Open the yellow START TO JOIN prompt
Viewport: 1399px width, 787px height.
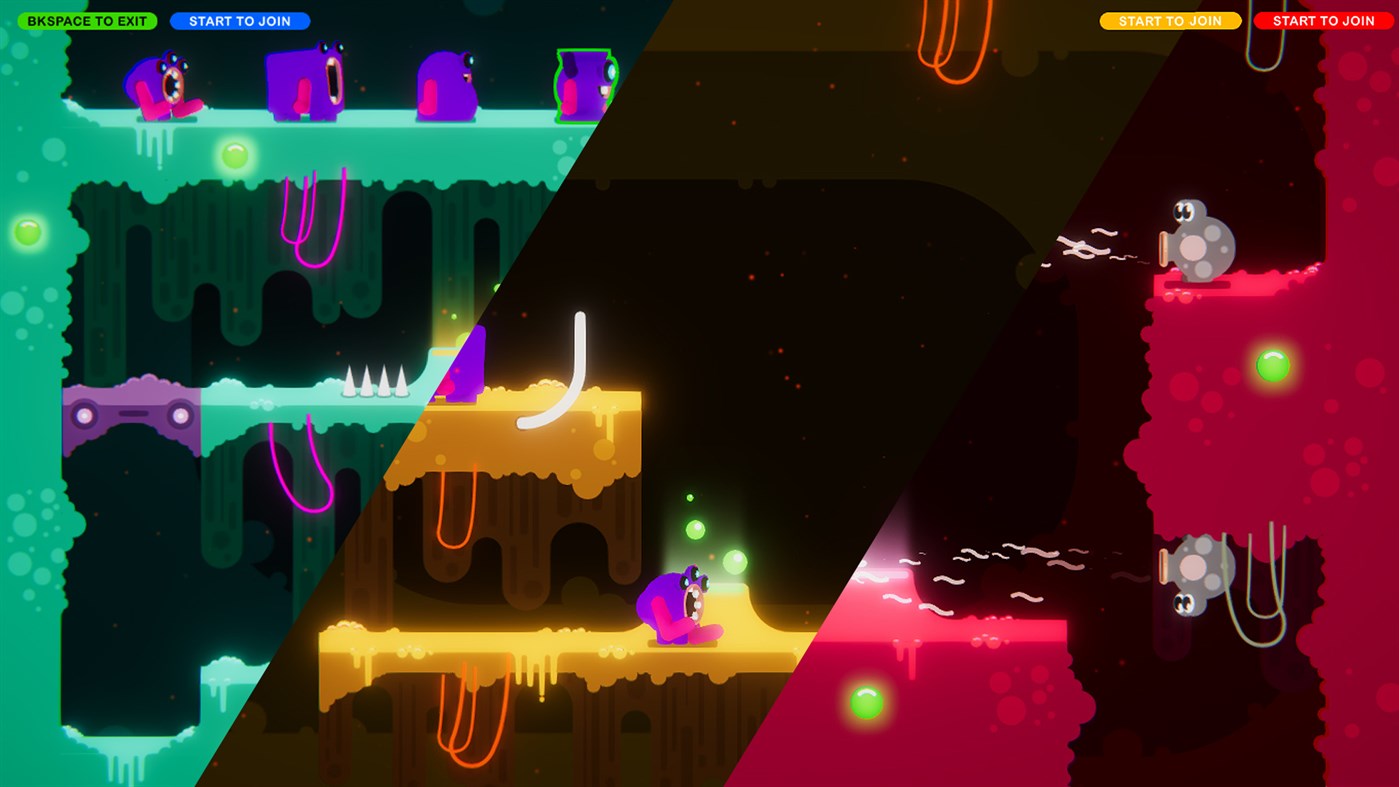(x=1170, y=20)
